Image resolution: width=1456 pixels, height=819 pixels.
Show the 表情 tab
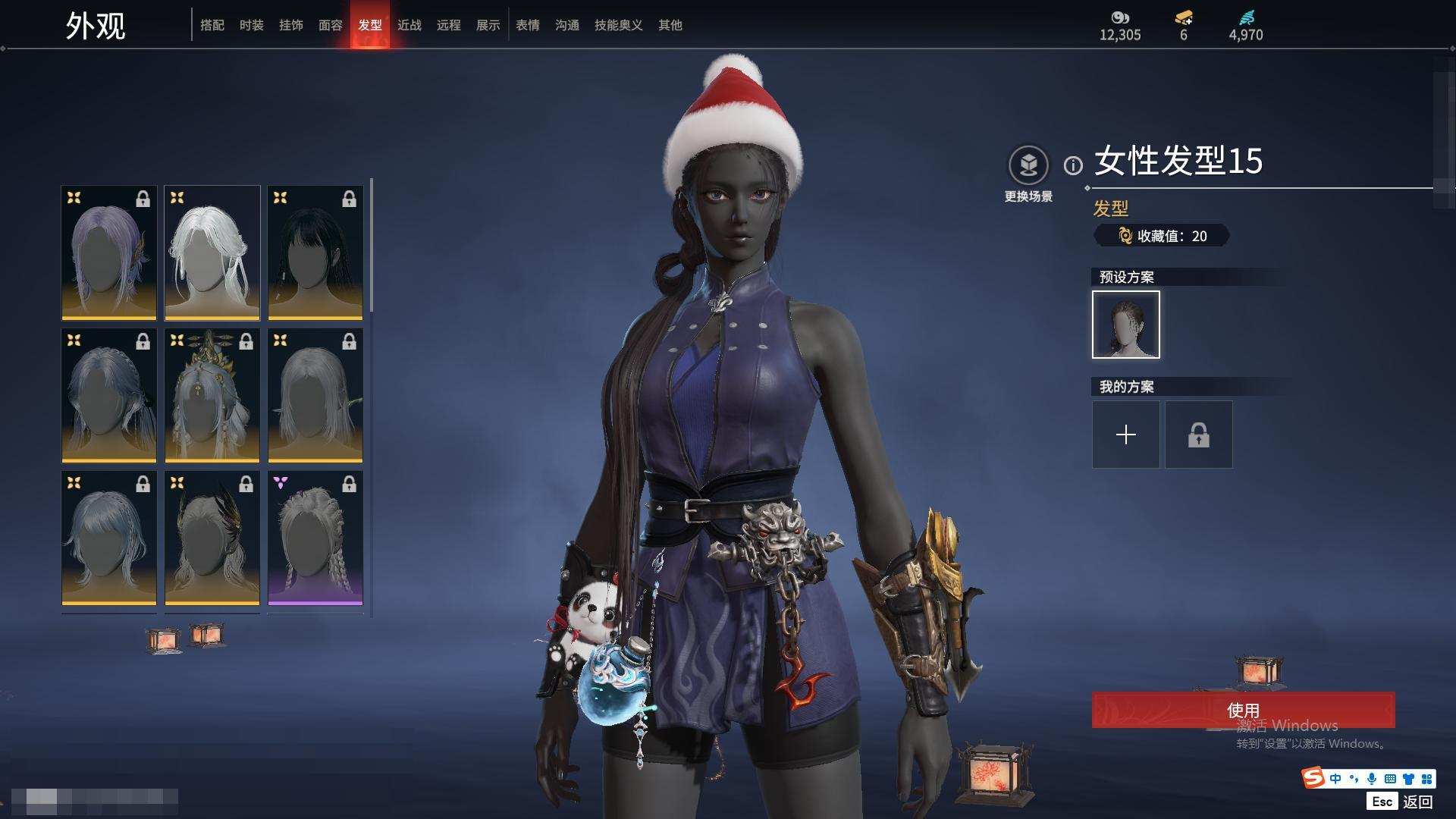pos(528,25)
